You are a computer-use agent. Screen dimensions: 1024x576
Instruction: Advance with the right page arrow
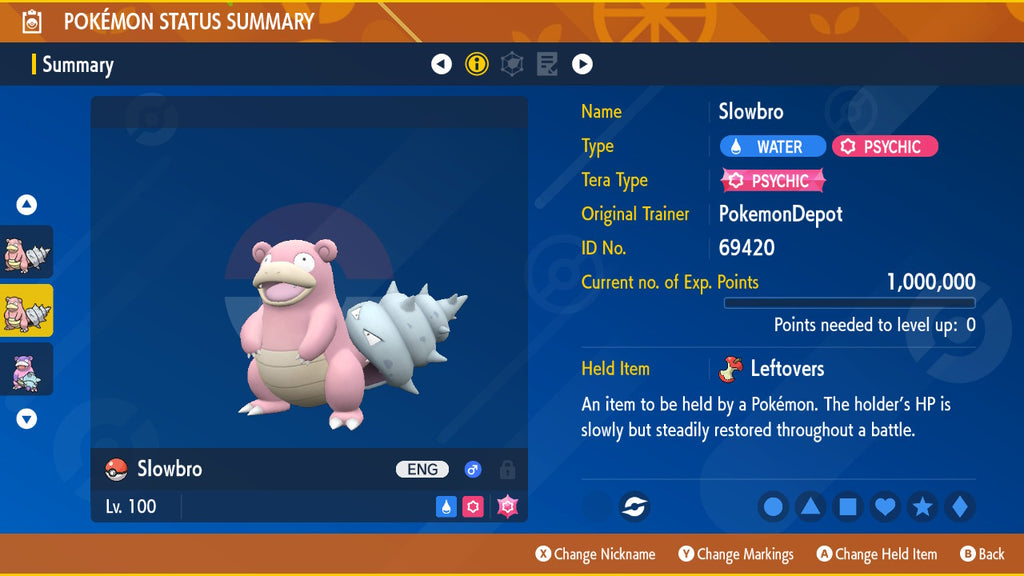pos(582,65)
